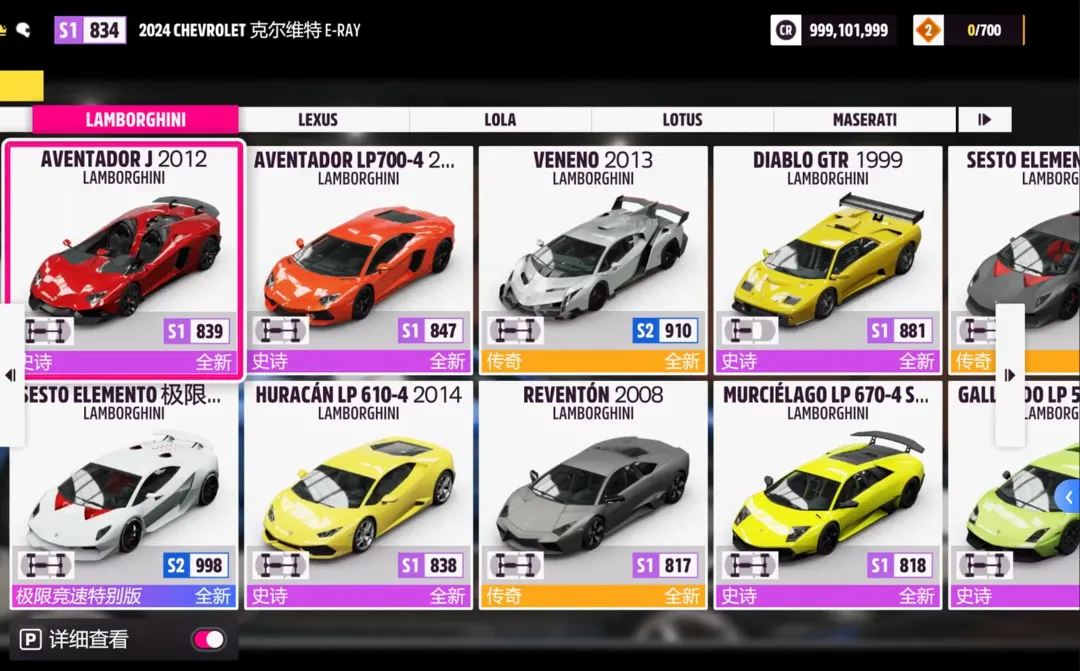Select the Lotus manufacturer tab
Viewport: 1080px width, 671px height.
(682, 120)
